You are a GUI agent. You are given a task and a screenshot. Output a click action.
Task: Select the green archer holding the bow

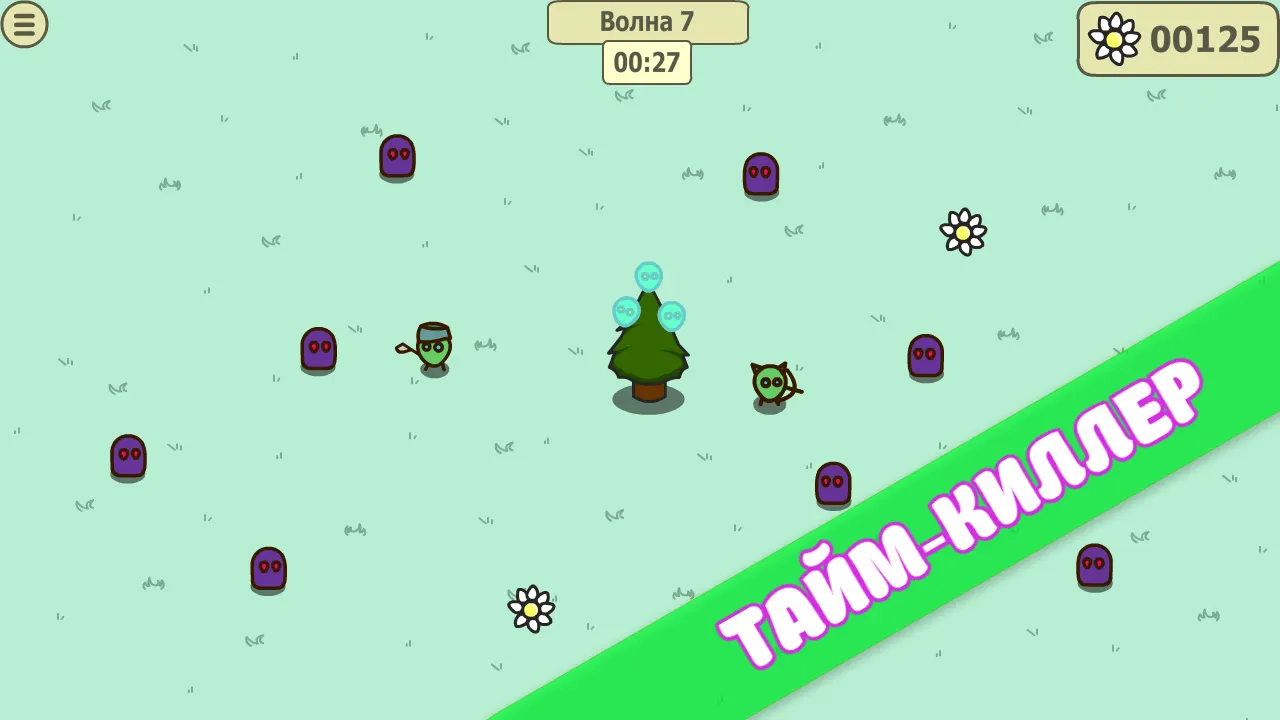coord(770,382)
